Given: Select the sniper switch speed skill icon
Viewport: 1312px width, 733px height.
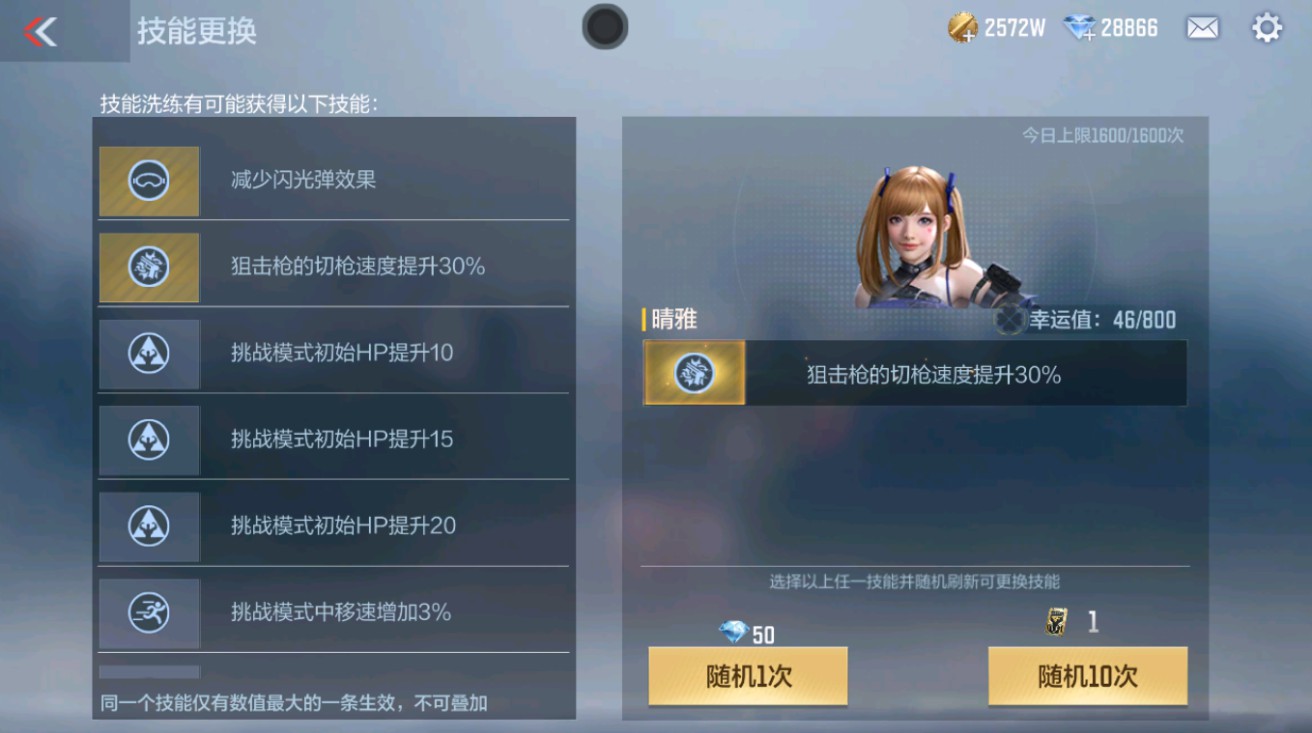Looking at the screenshot, I should coord(148,267).
